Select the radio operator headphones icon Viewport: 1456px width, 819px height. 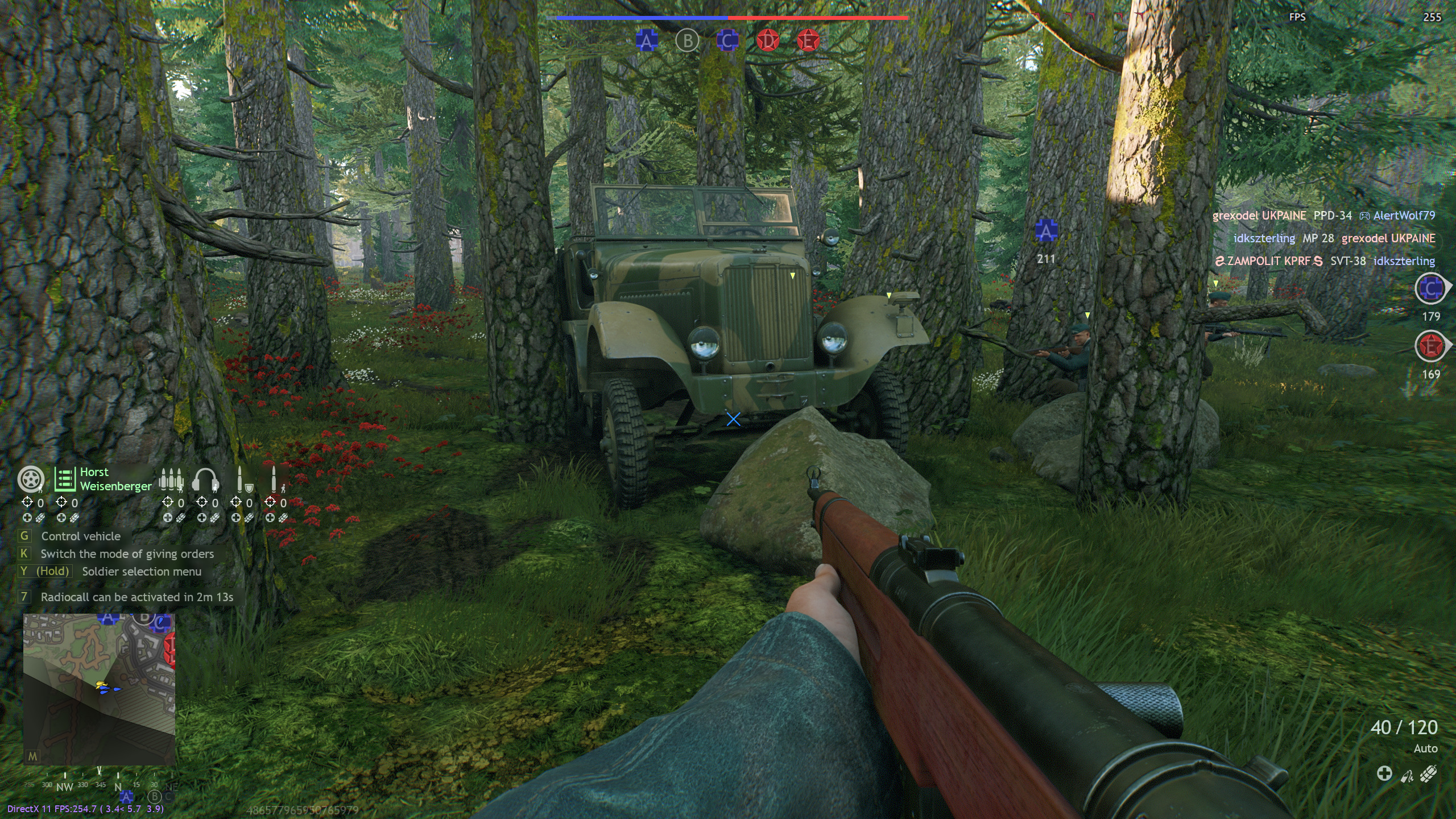205,480
